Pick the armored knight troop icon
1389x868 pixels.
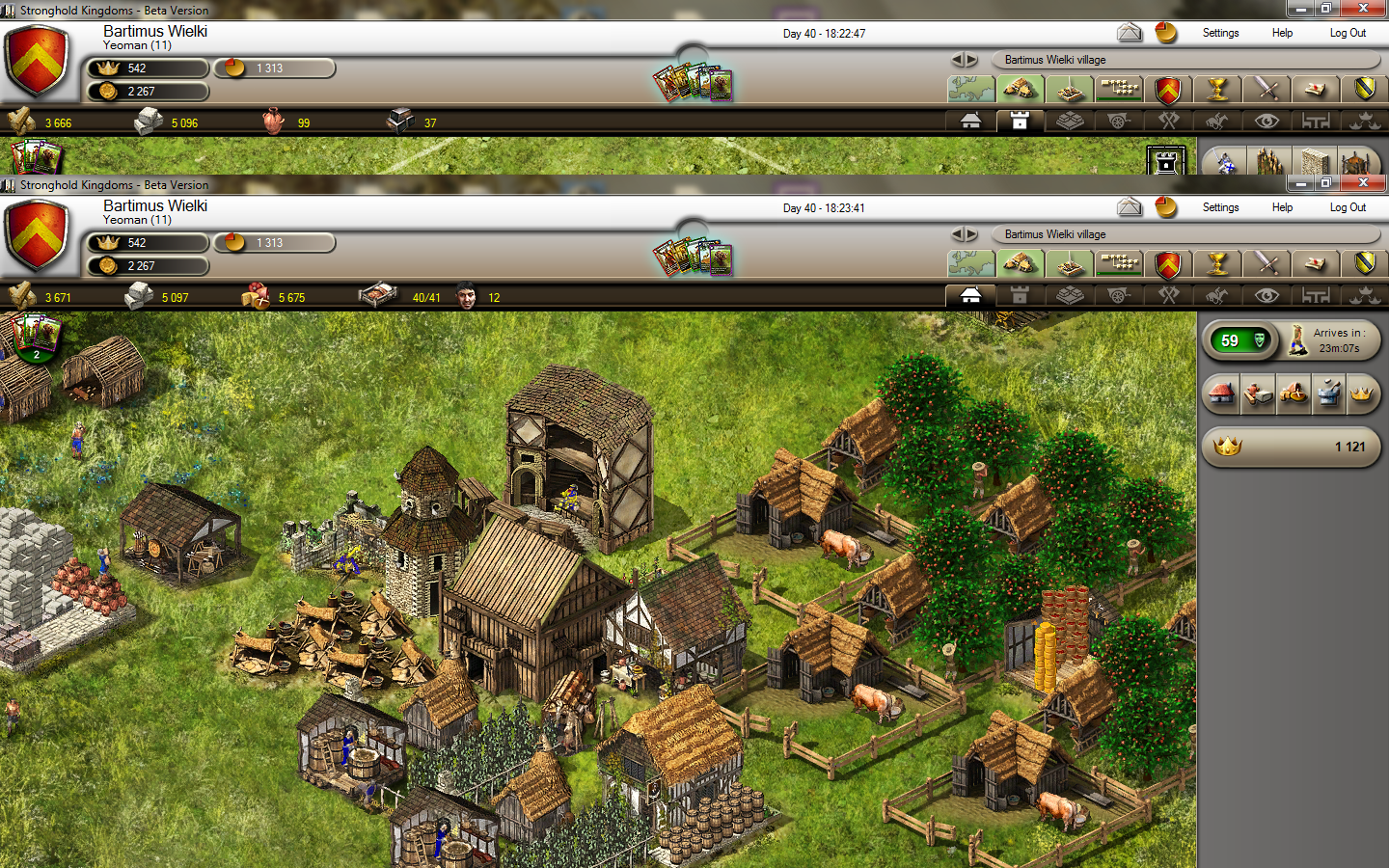coord(1225,161)
